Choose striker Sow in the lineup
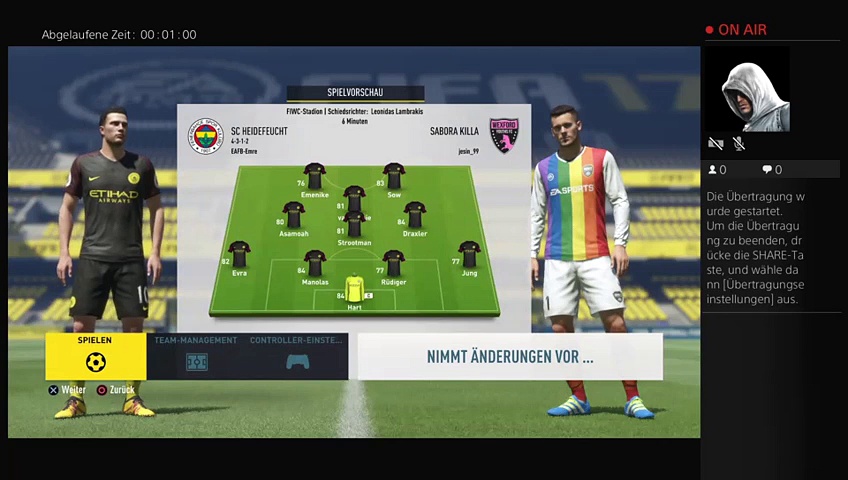Viewport: 848px width, 480px height. (x=393, y=176)
